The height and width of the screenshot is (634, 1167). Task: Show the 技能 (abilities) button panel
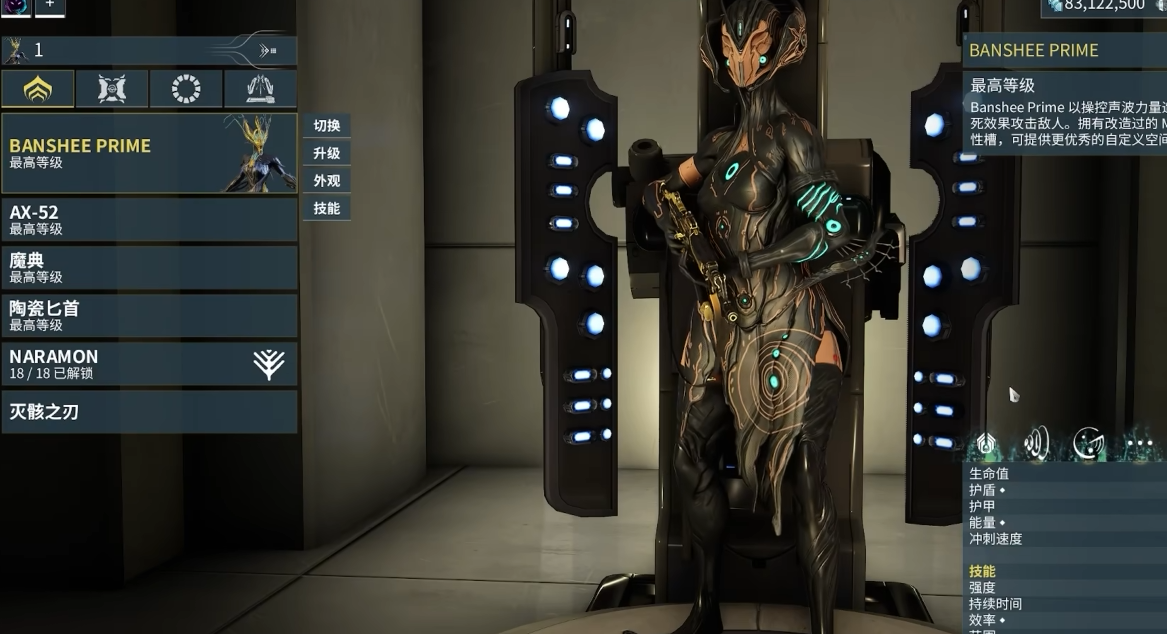pos(327,208)
